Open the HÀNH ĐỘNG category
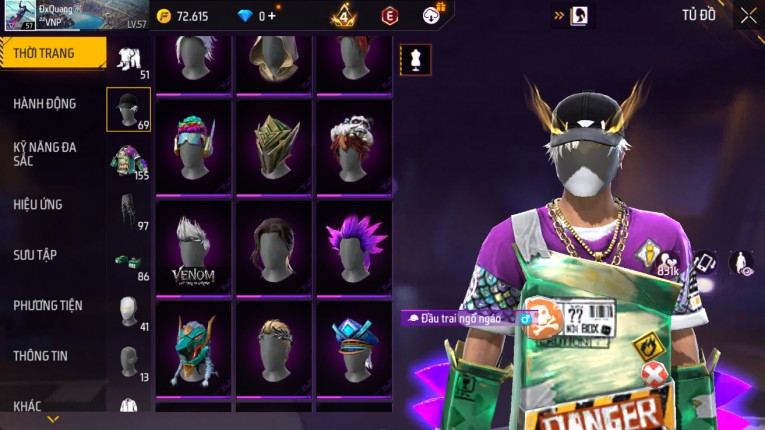The width and height of the screenshot is (765, 430). coord(45,104)
